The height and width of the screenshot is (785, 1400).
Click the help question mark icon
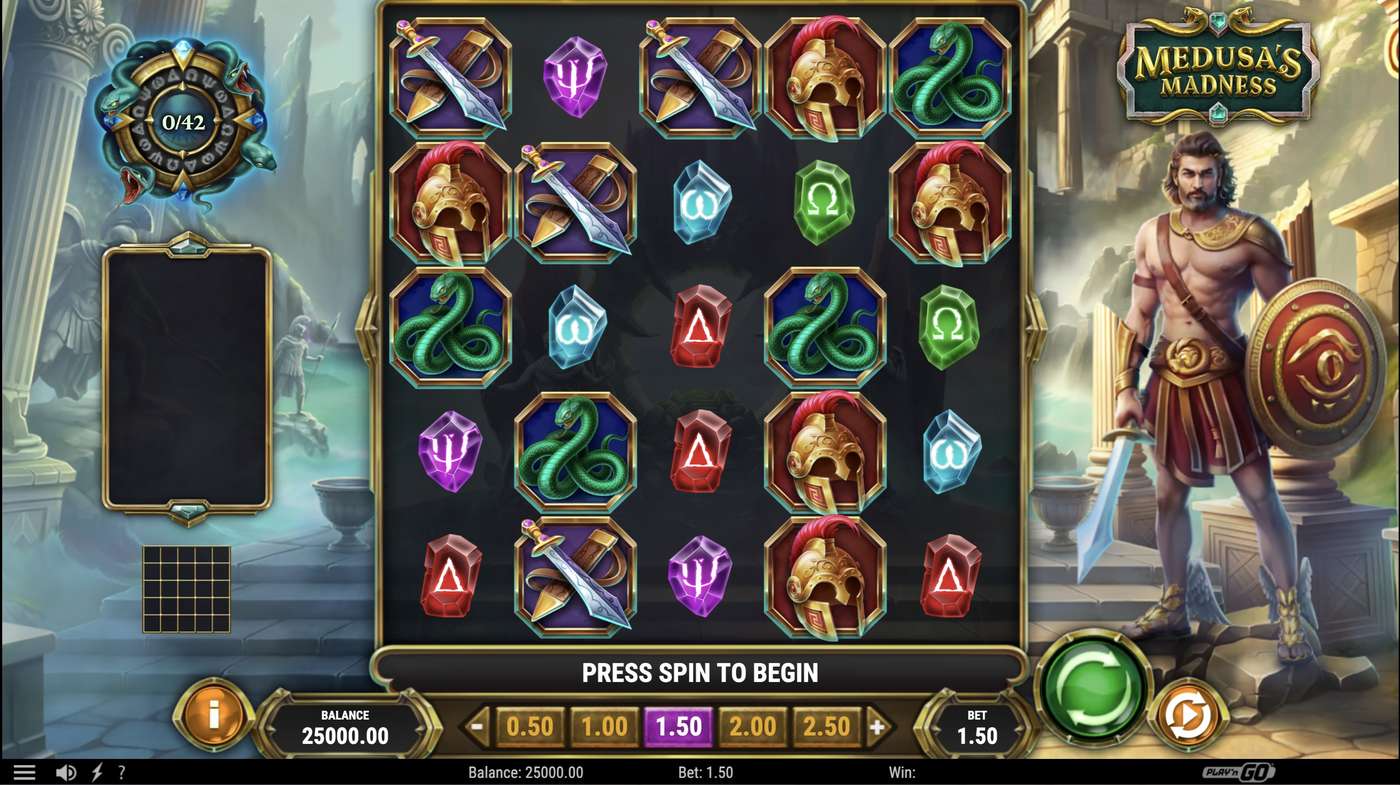click(122, 771)
